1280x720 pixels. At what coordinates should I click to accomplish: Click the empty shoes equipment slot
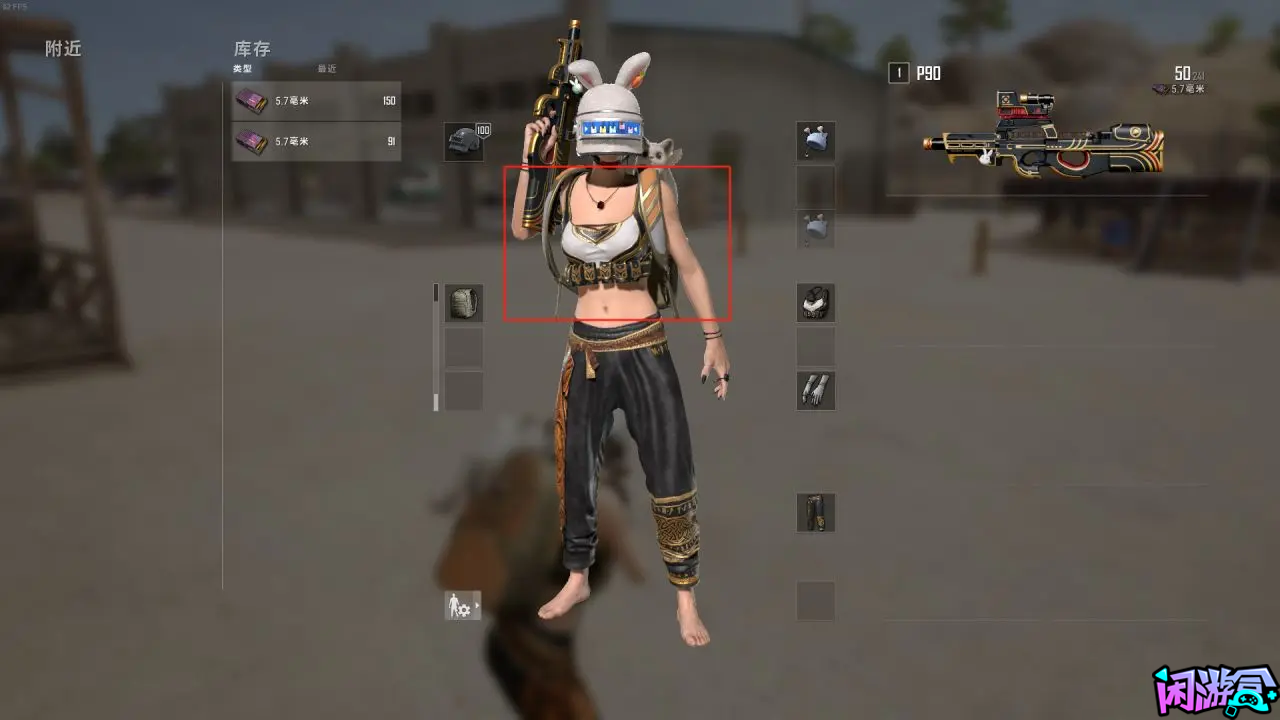point(815,601)
